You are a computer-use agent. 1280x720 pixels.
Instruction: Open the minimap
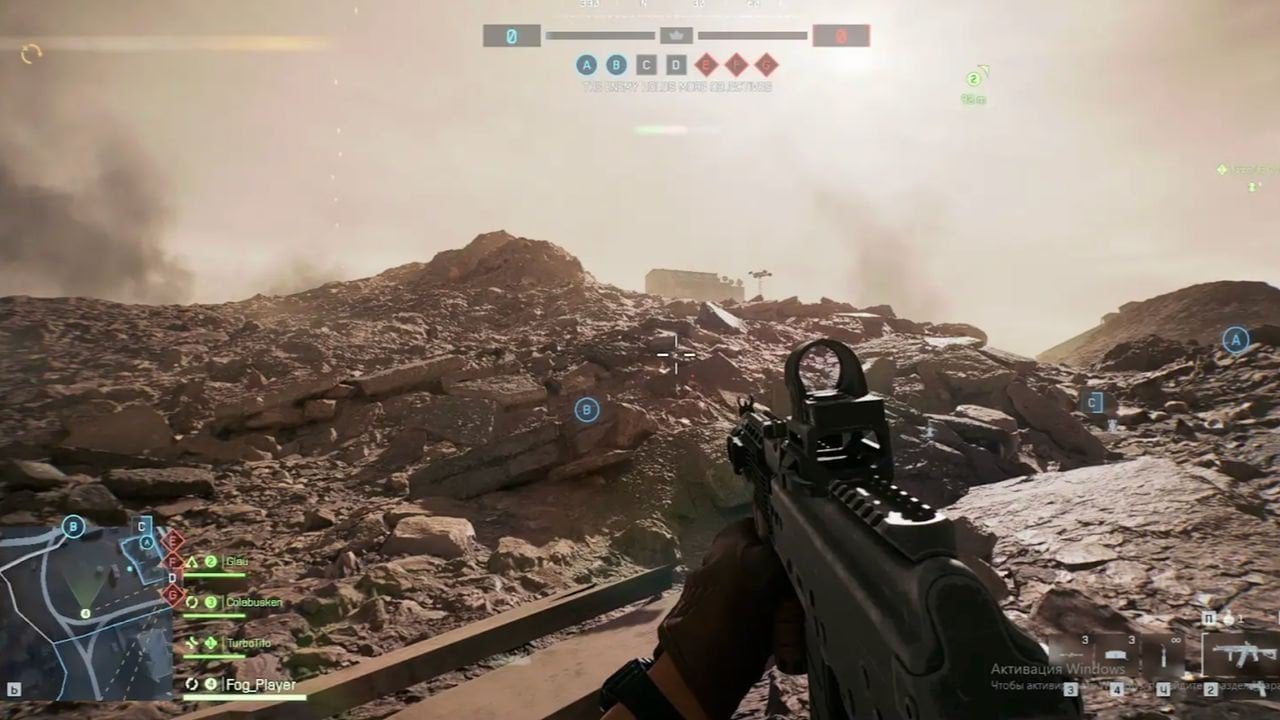click(85, 612)
